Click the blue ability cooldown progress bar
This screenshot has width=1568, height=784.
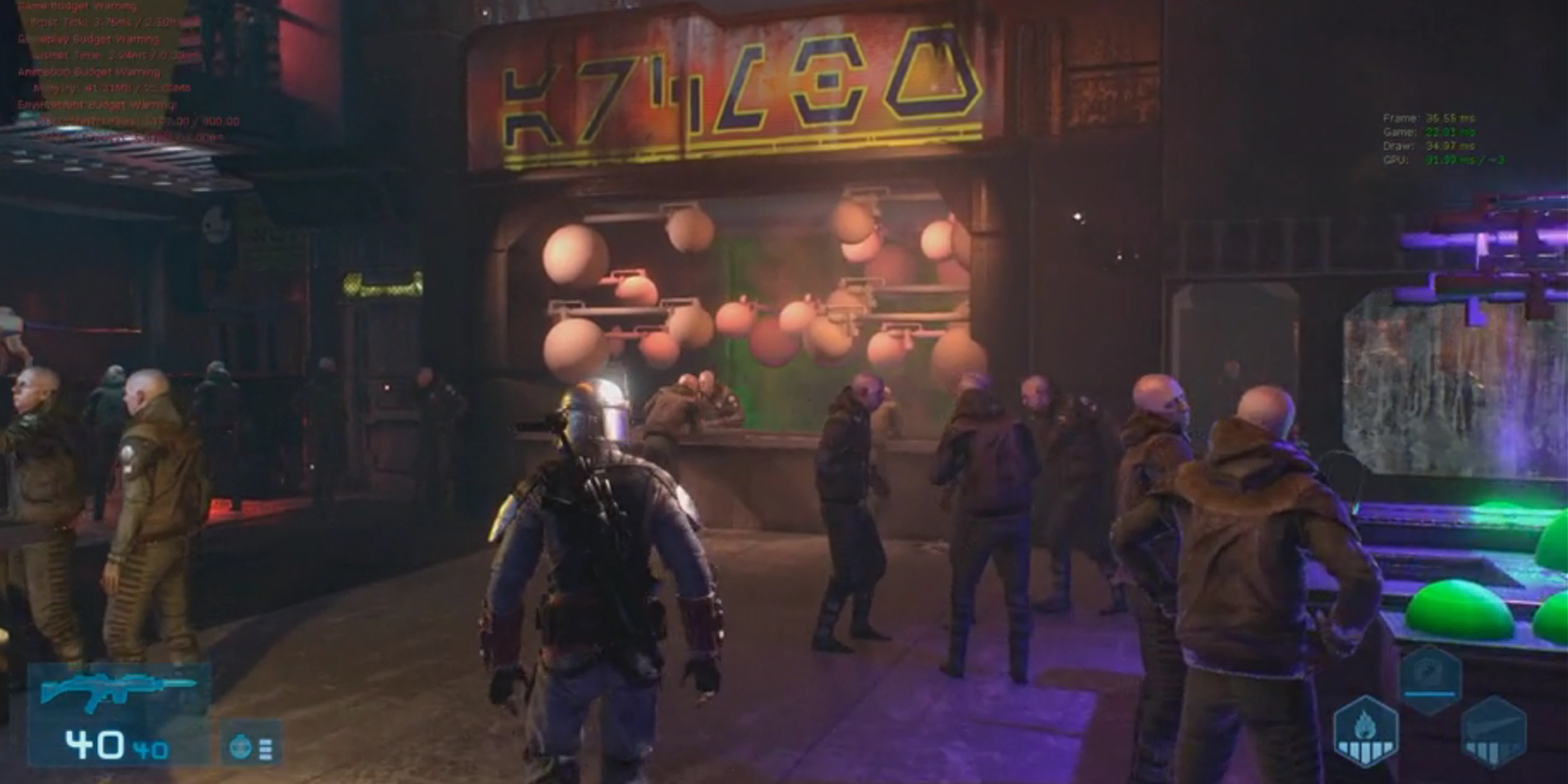1430,694
